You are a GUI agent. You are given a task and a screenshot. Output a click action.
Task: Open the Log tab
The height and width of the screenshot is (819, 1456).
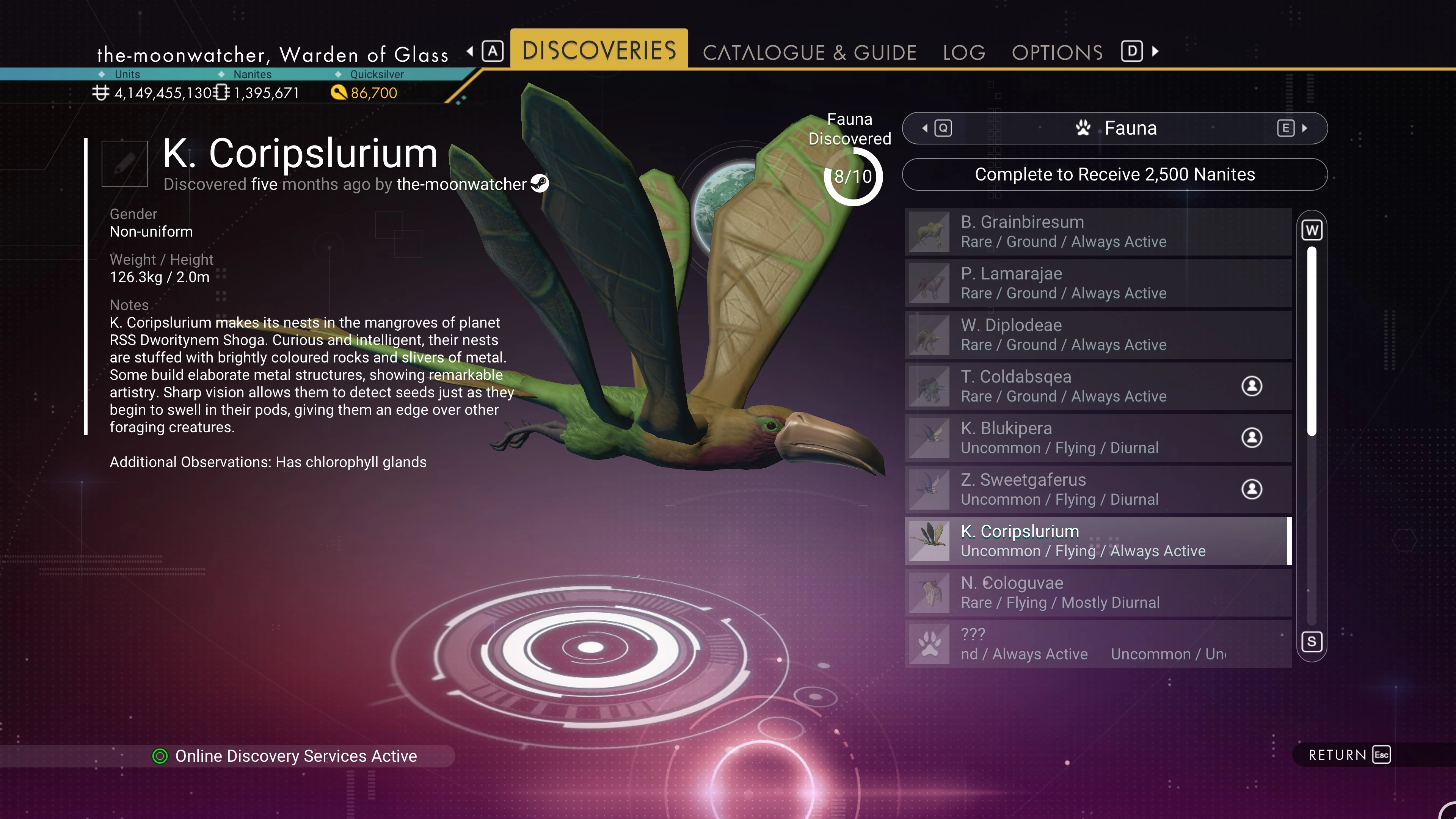tap(964, 53)
